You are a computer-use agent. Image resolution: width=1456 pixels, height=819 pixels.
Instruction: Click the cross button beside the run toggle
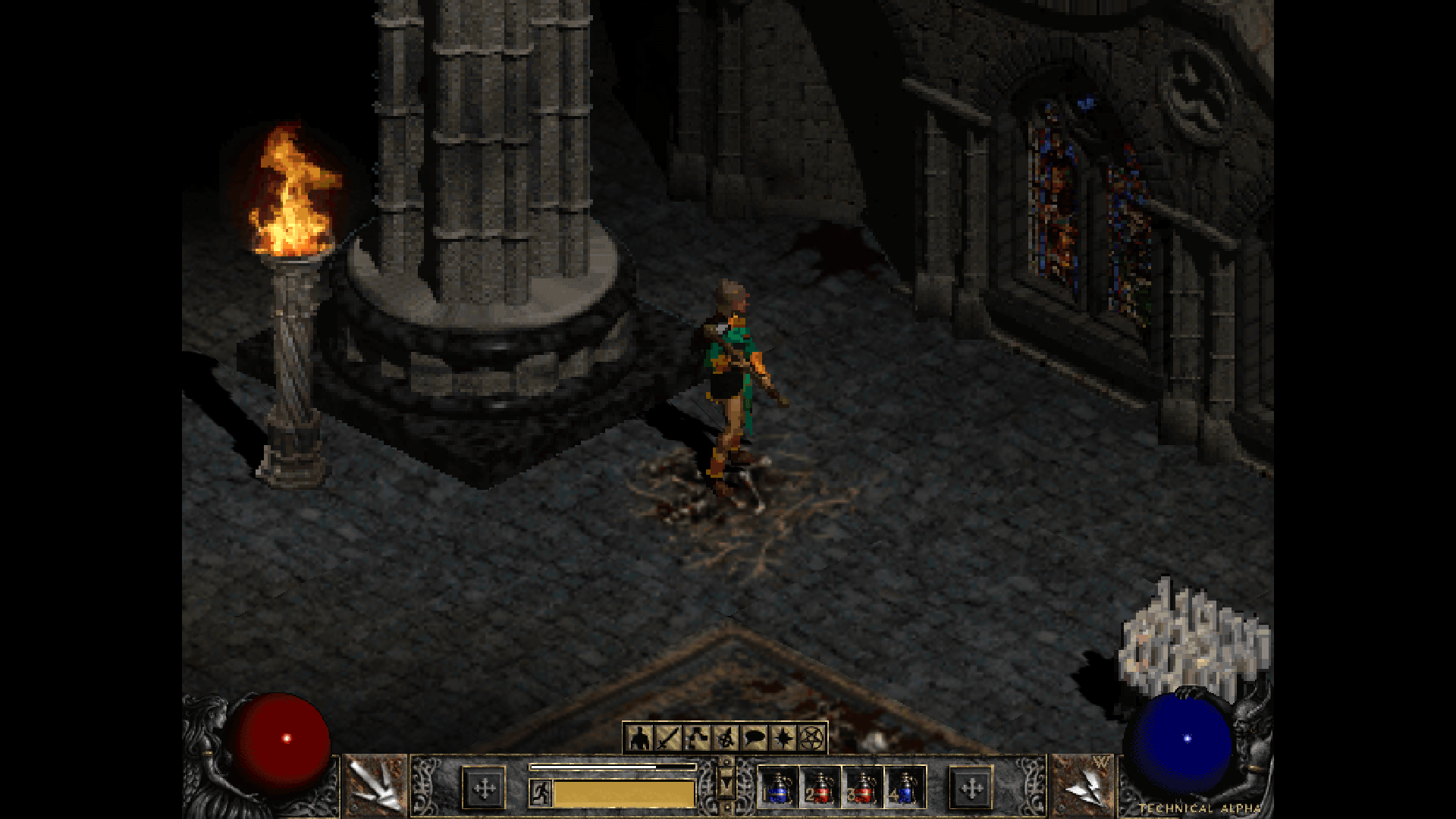pyautogui.click(x=484, y=789)
